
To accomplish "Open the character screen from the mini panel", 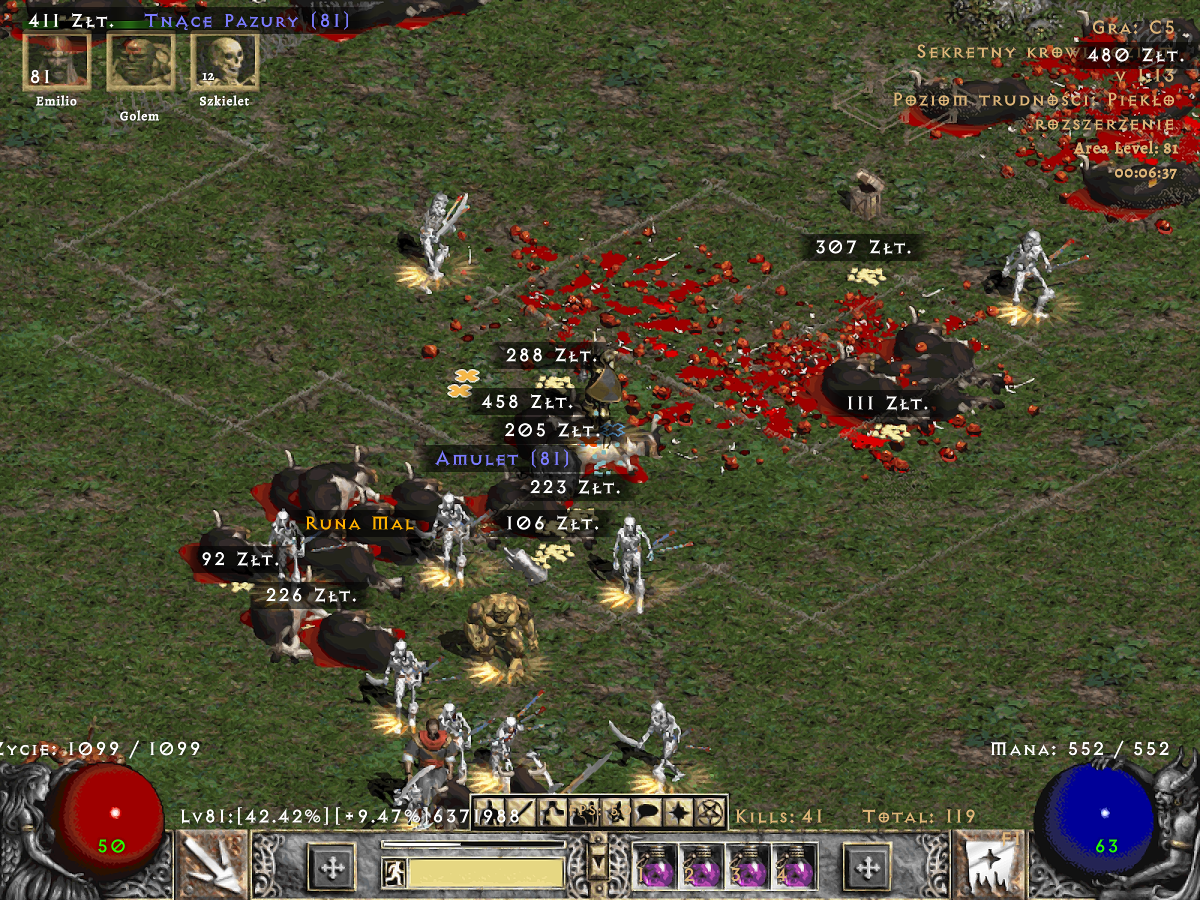I will 489,811.
